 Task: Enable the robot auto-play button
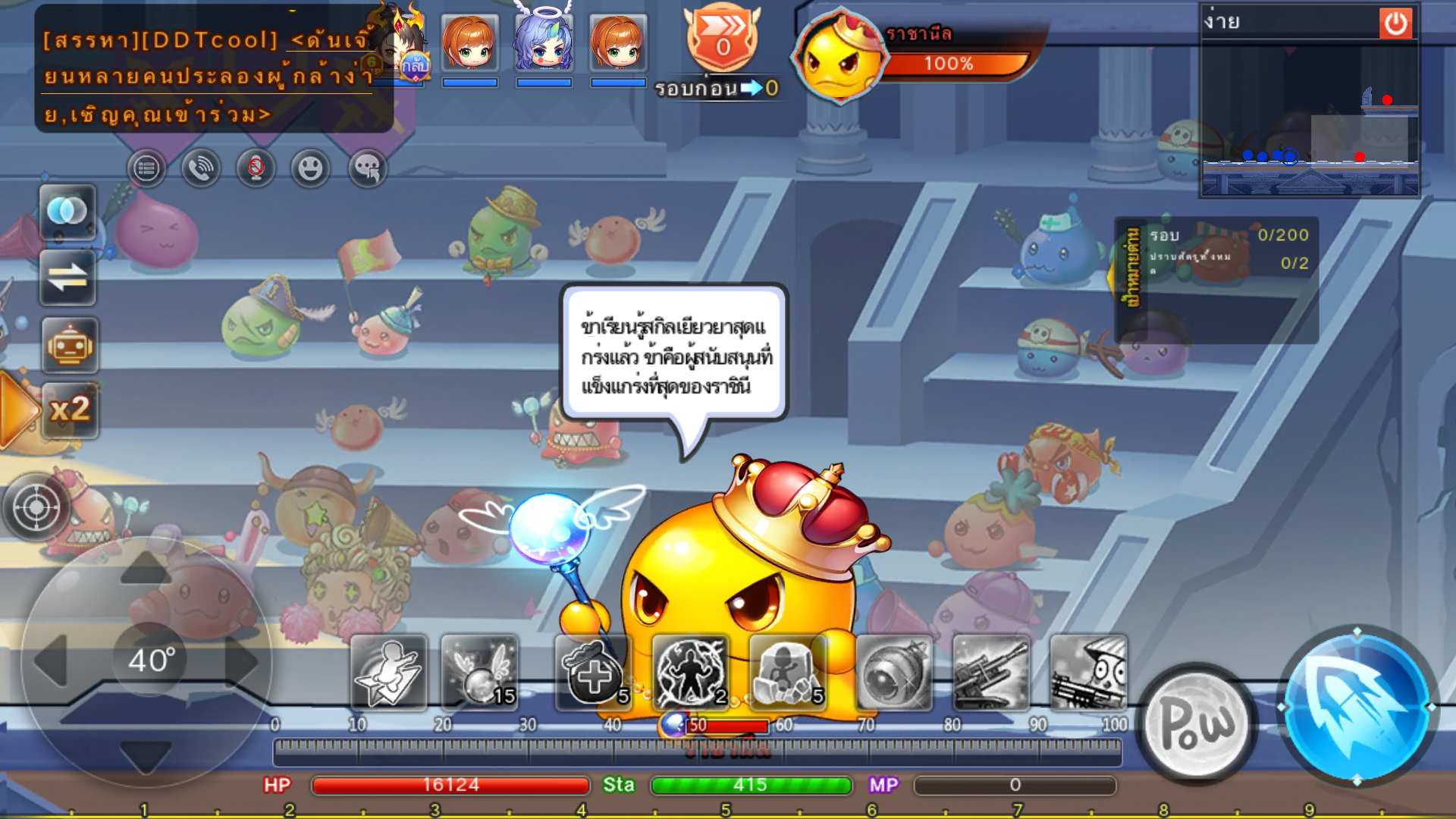[x=69, y=345]
